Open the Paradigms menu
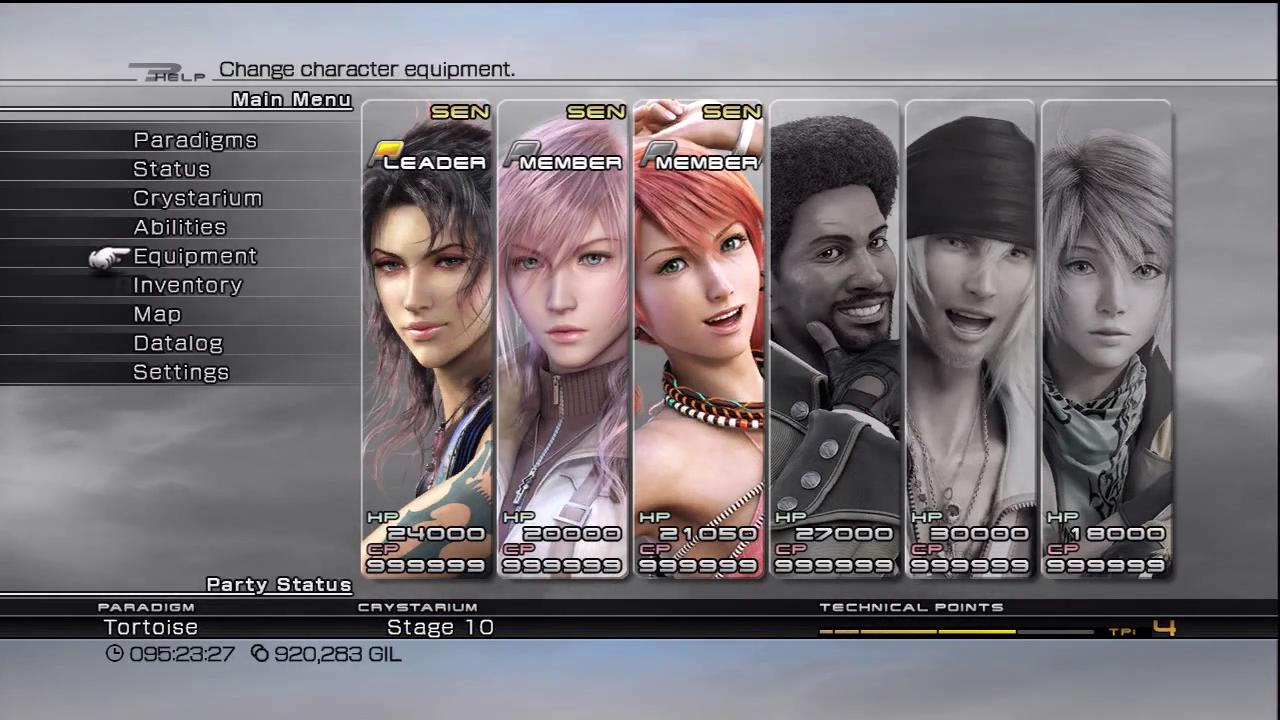The image size is (1280, 720). click(195, 140)
